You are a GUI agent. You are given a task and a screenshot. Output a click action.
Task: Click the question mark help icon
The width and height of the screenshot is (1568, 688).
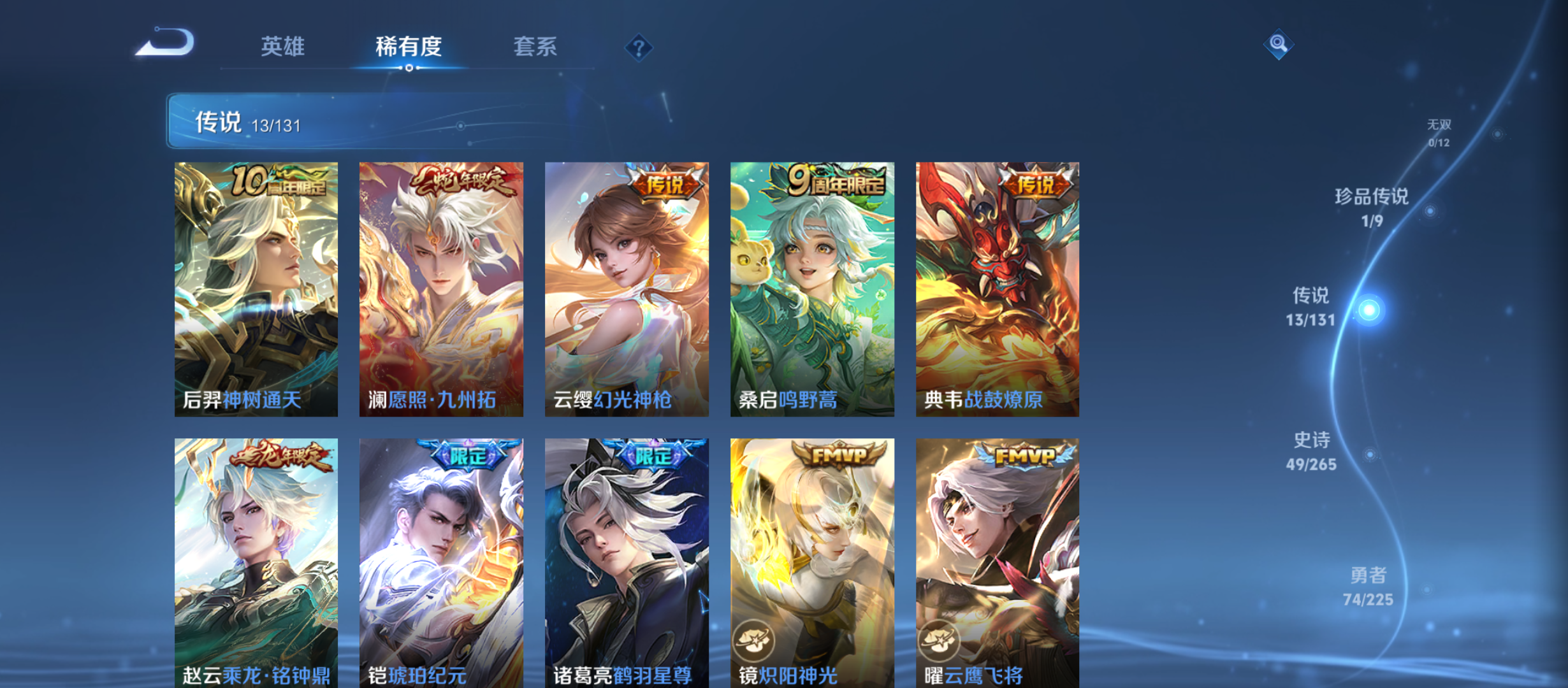point(638,48)
